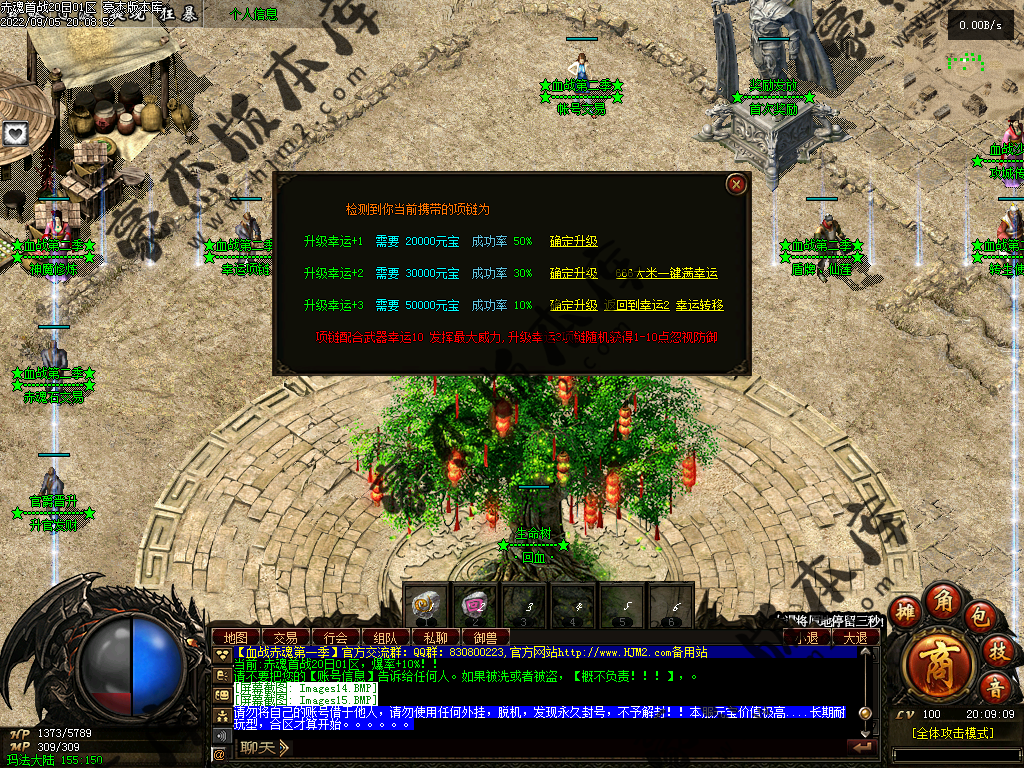Open the 技 skills button
Viewport: 1024px width, 768px height.
tap(995, 651)
